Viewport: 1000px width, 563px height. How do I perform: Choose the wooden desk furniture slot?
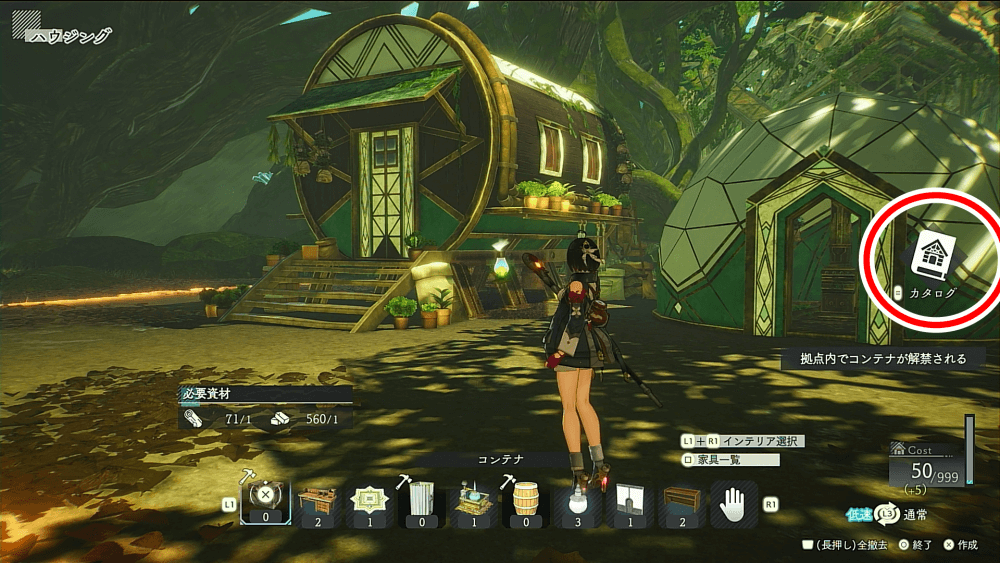pos(318,501)
